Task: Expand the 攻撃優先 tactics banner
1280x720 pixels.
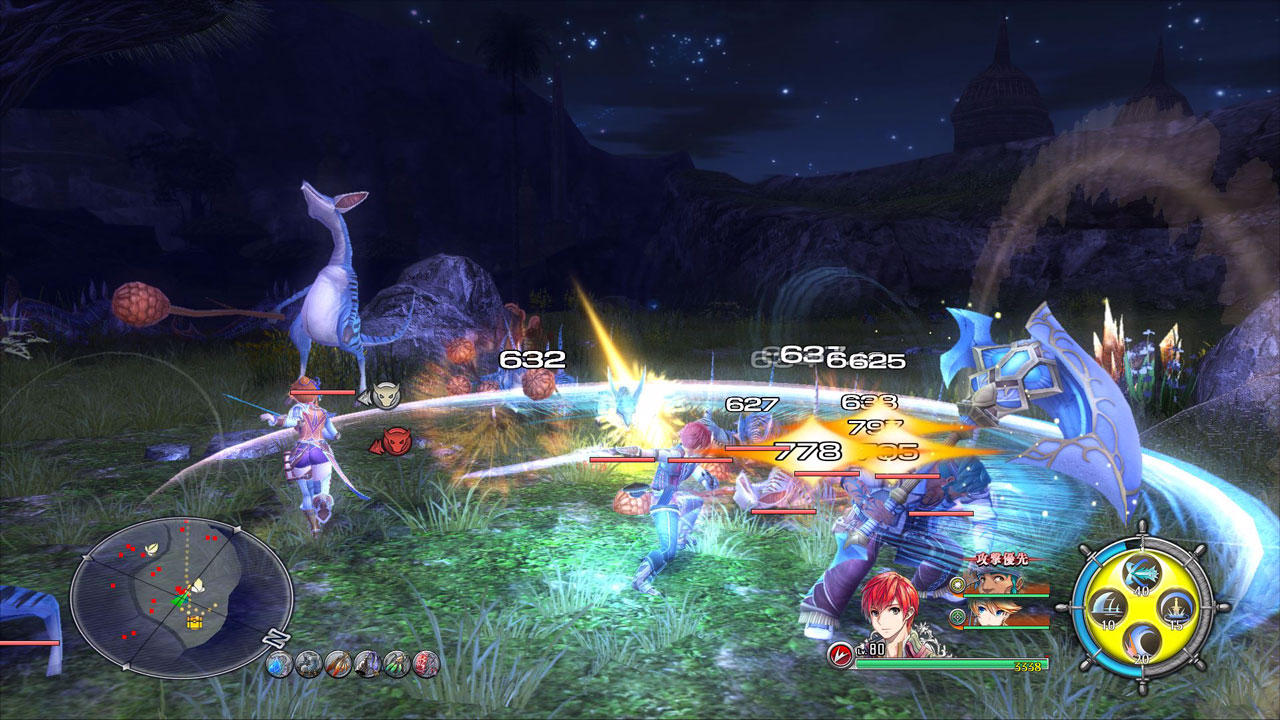Action: [1002, 558]
